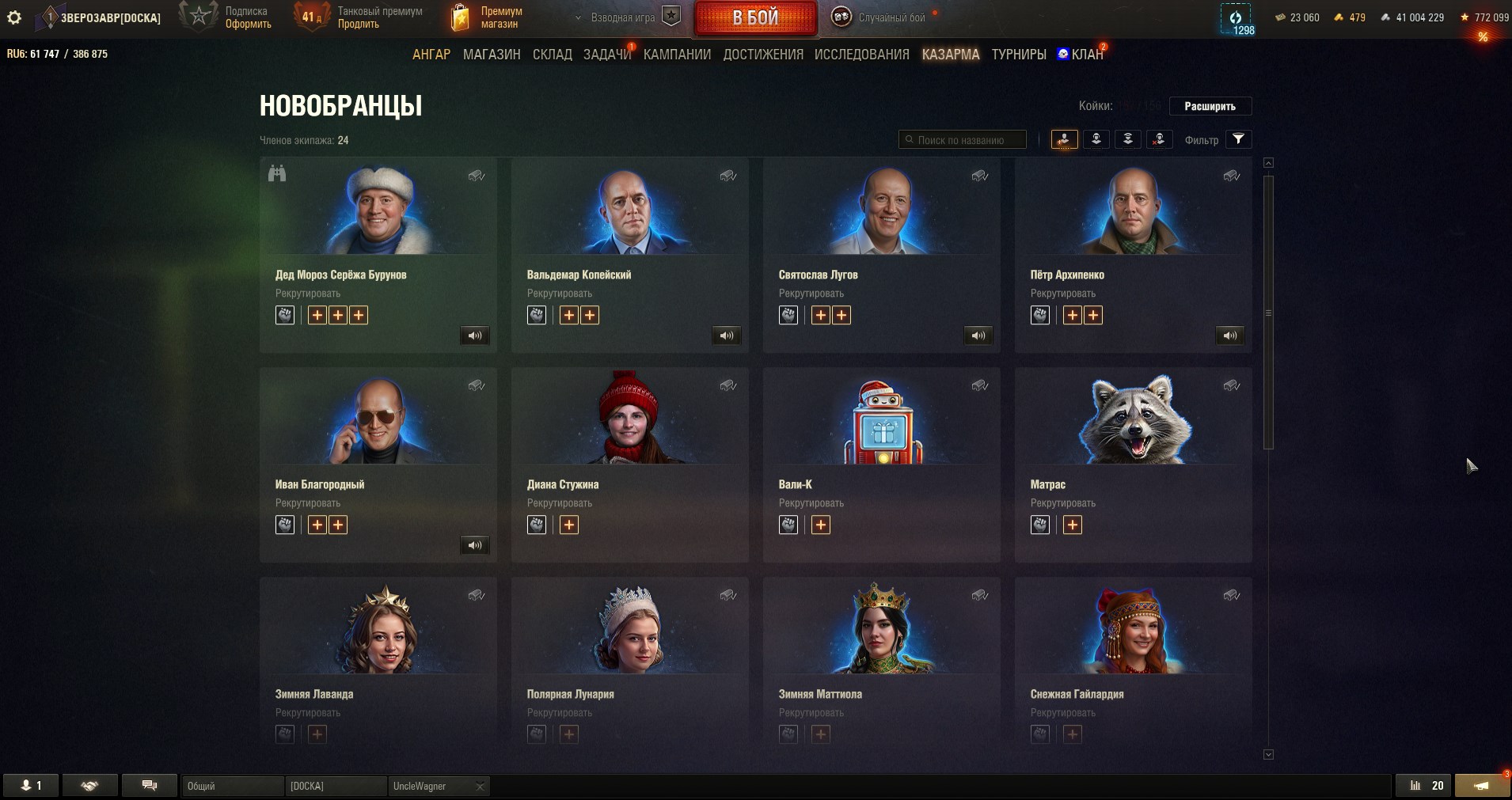Toggle the trained crew member filter
This screenshot has width=1512, height=800.
click(1096, 139)
